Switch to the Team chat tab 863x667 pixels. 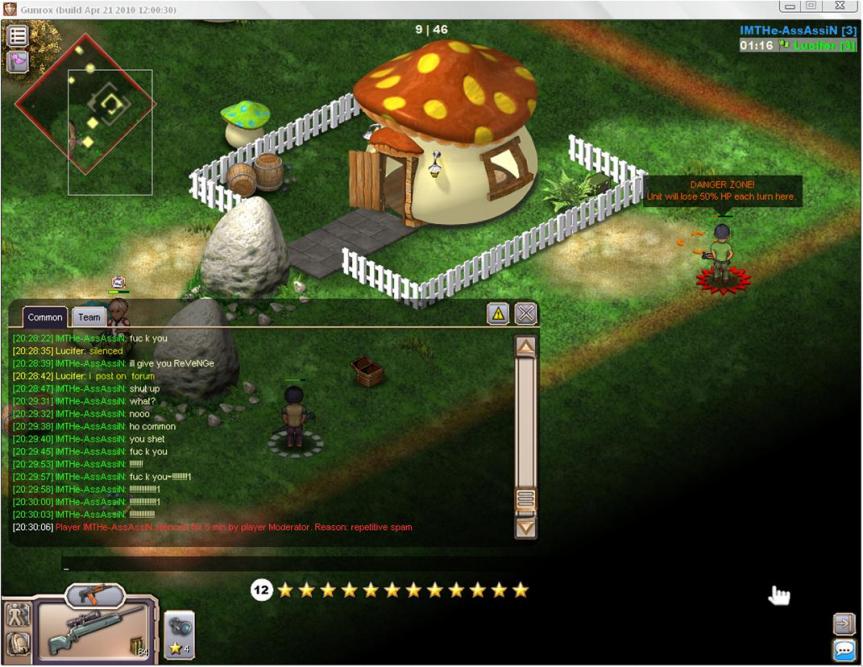pos(89,317)
